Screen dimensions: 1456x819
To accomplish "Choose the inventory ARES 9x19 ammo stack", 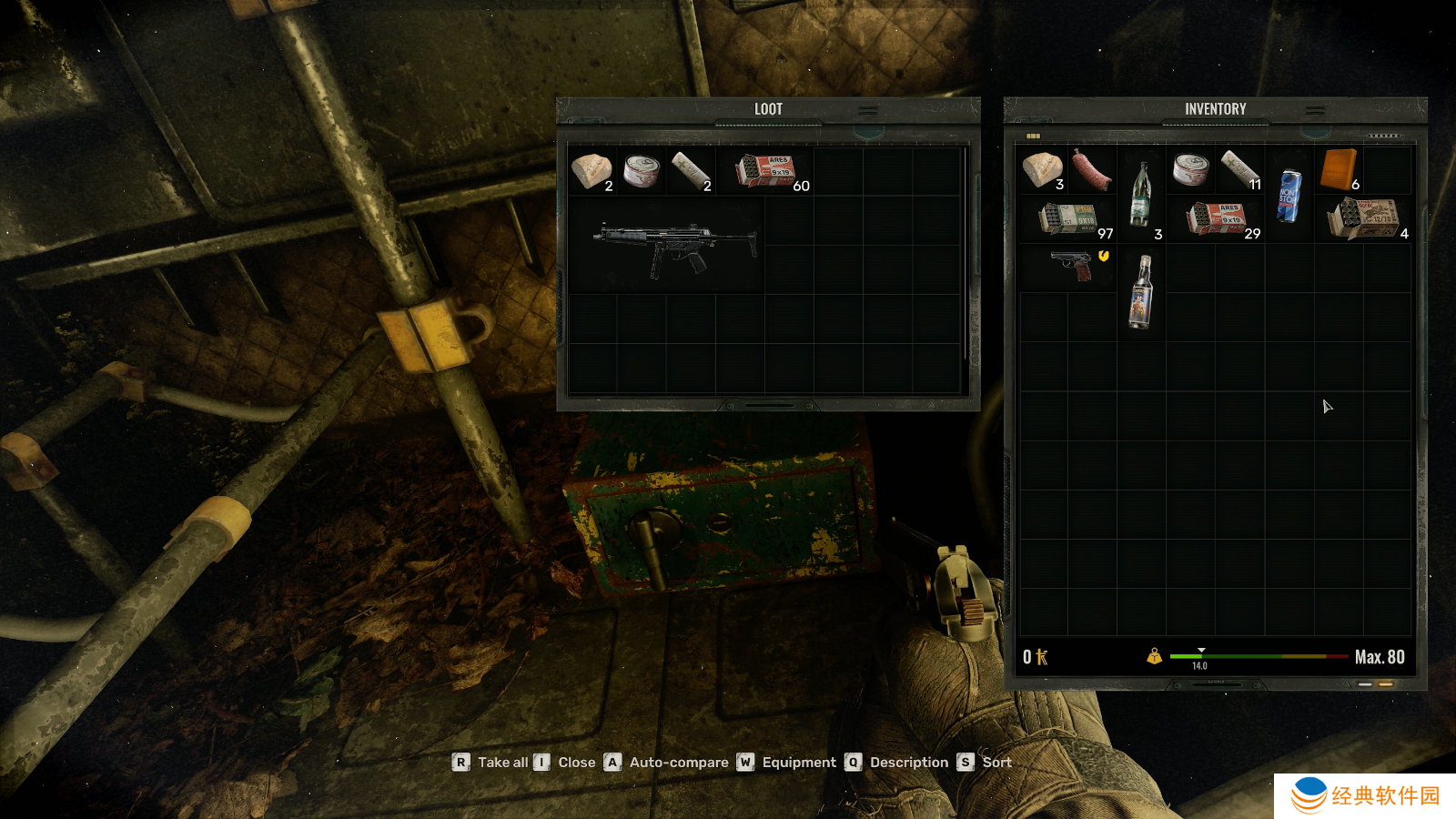I will click(1217, 219).
